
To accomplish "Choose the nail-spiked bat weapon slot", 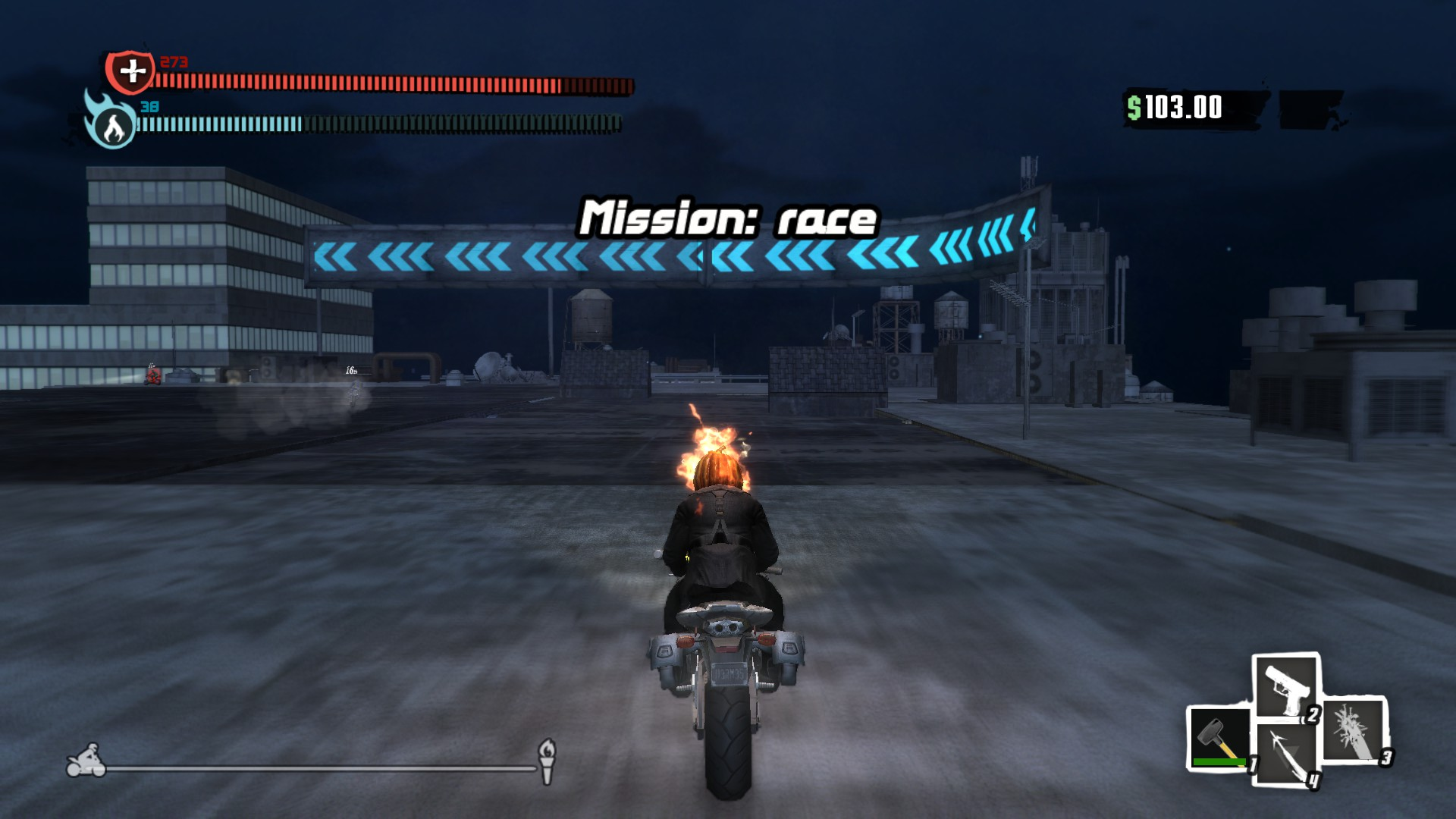I will point(1354,731).
